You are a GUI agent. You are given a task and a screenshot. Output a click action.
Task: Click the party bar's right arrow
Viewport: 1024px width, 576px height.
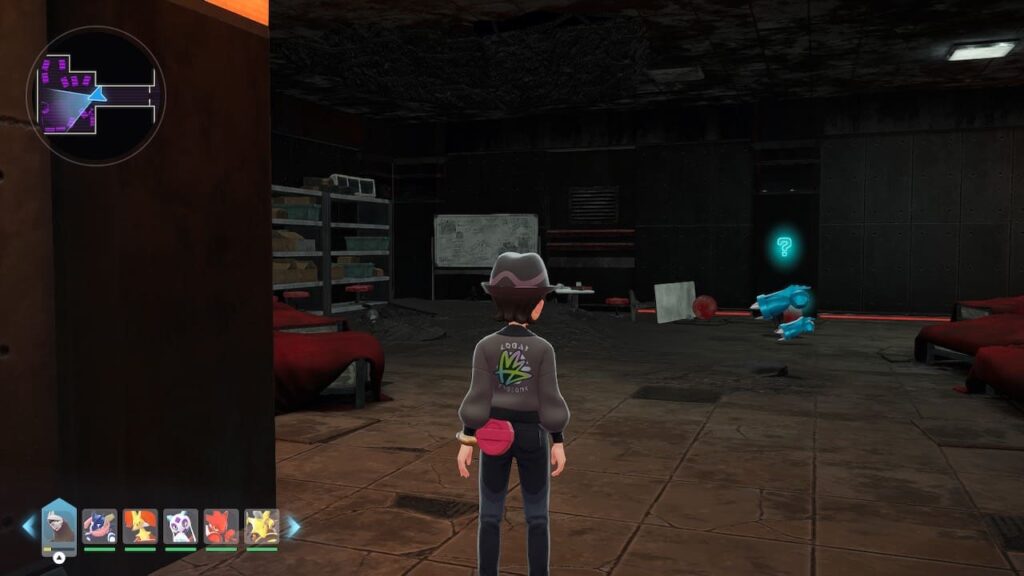point(293,526)
